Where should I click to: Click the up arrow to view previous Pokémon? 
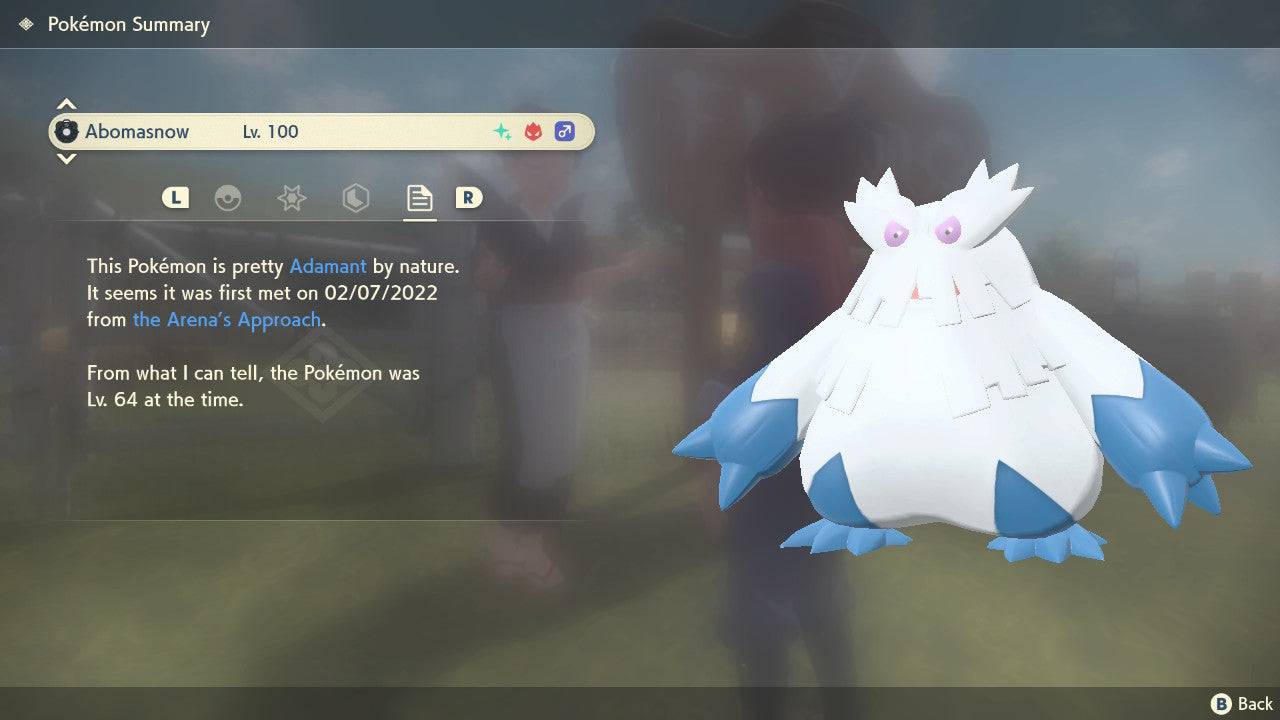pyautogui.click(x=66, y=103)
